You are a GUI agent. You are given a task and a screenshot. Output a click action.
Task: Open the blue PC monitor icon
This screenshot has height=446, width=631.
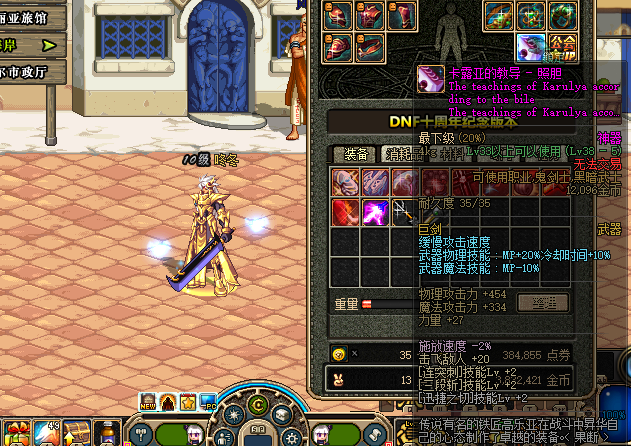(x=207, y=403)
